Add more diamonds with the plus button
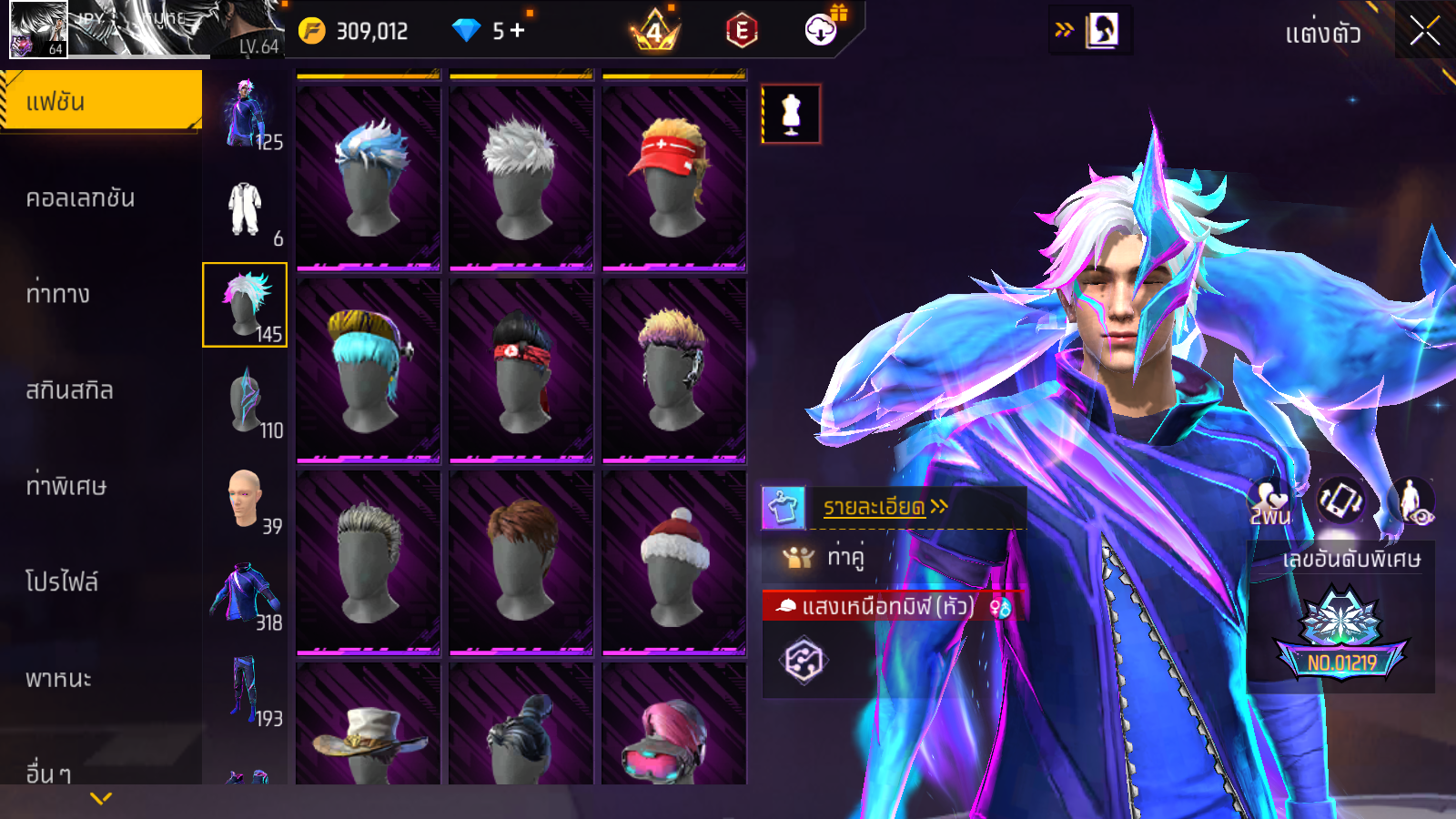This screenshot has height=819, width=1456. pos(518,31)
